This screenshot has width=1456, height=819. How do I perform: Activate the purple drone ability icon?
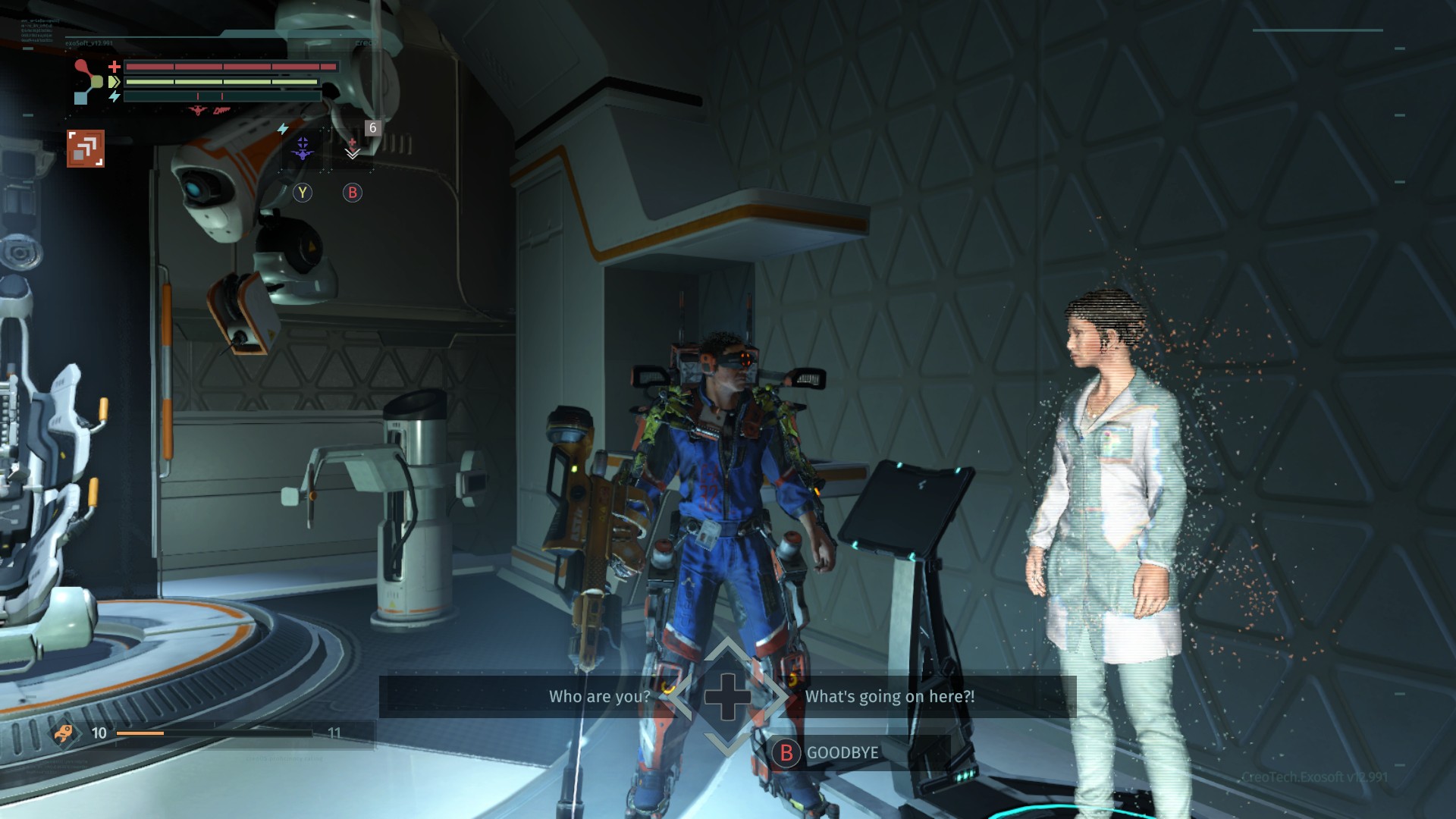coord(303,149)
